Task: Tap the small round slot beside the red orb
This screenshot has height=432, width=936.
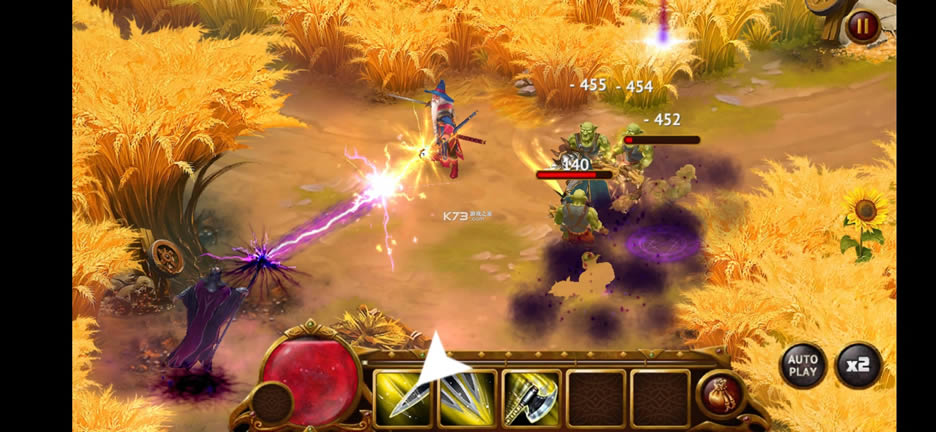Action: click(271, 402)
